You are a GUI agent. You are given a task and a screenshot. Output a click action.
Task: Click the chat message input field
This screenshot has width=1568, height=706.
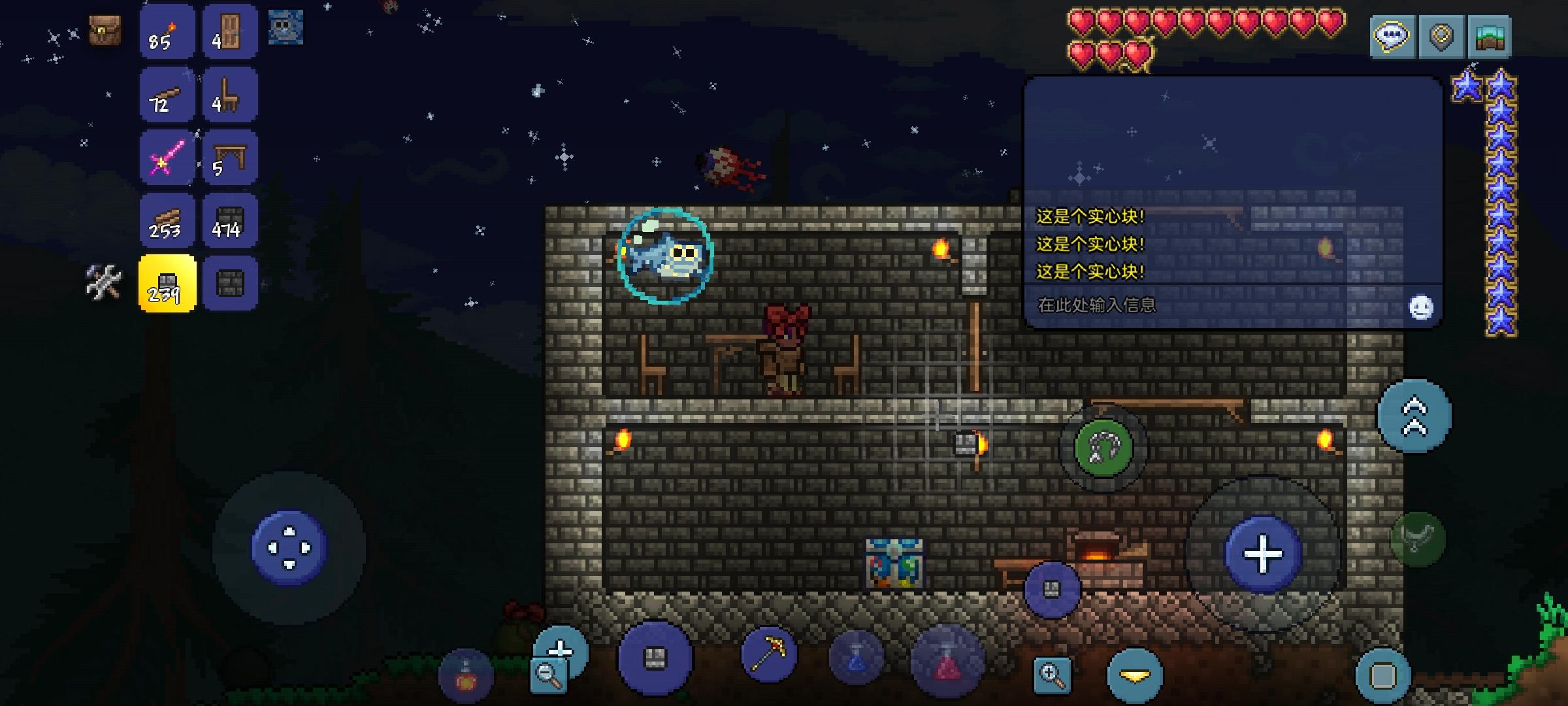pyautogui.click(x=1209, y=305)
